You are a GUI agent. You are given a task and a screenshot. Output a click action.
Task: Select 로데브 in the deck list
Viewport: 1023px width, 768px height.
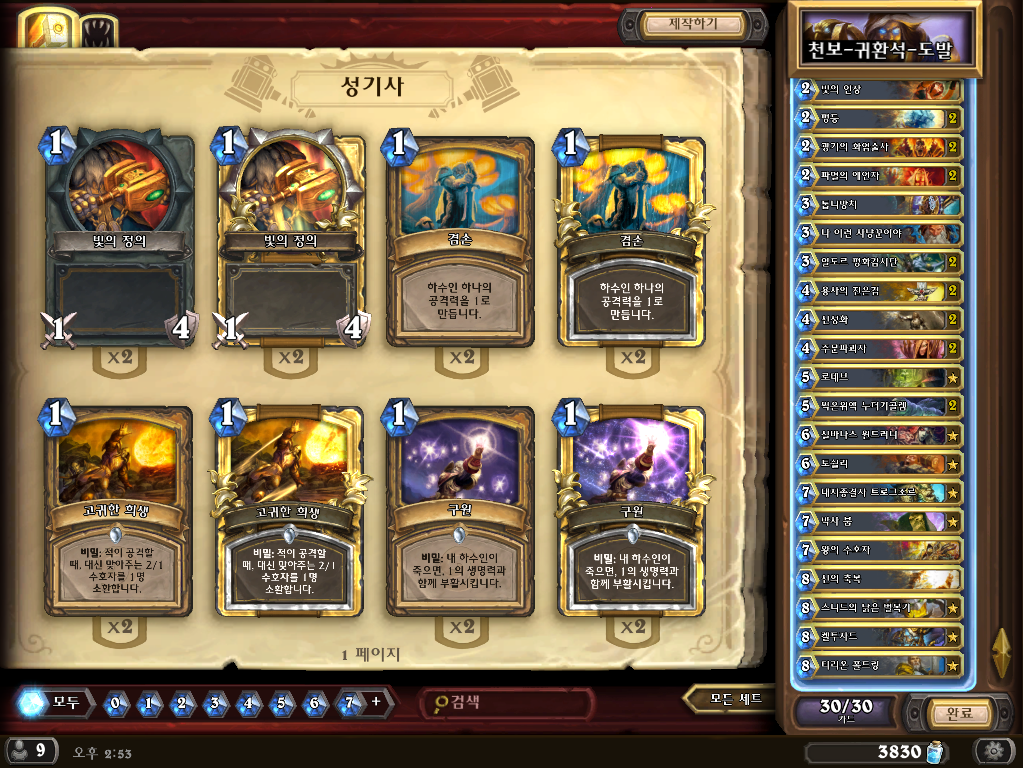point(876,378)
